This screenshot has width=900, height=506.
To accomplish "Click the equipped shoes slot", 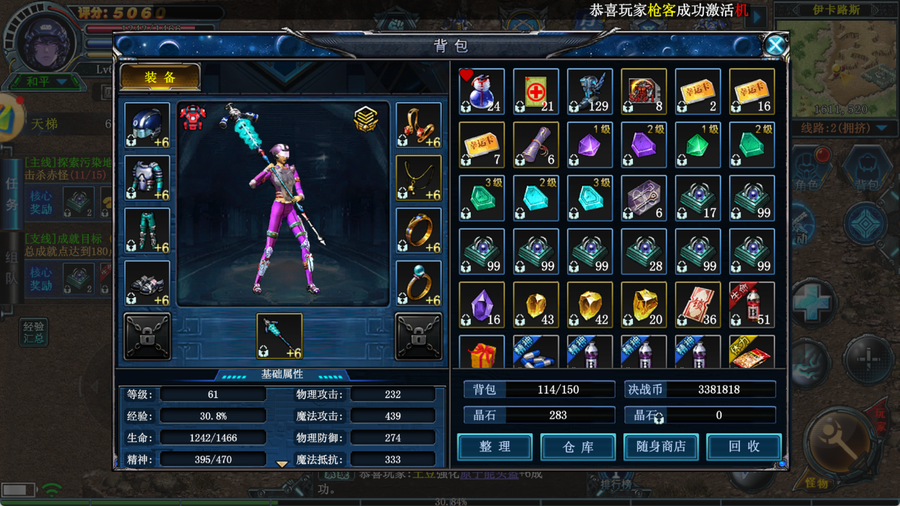I will 147,283.
